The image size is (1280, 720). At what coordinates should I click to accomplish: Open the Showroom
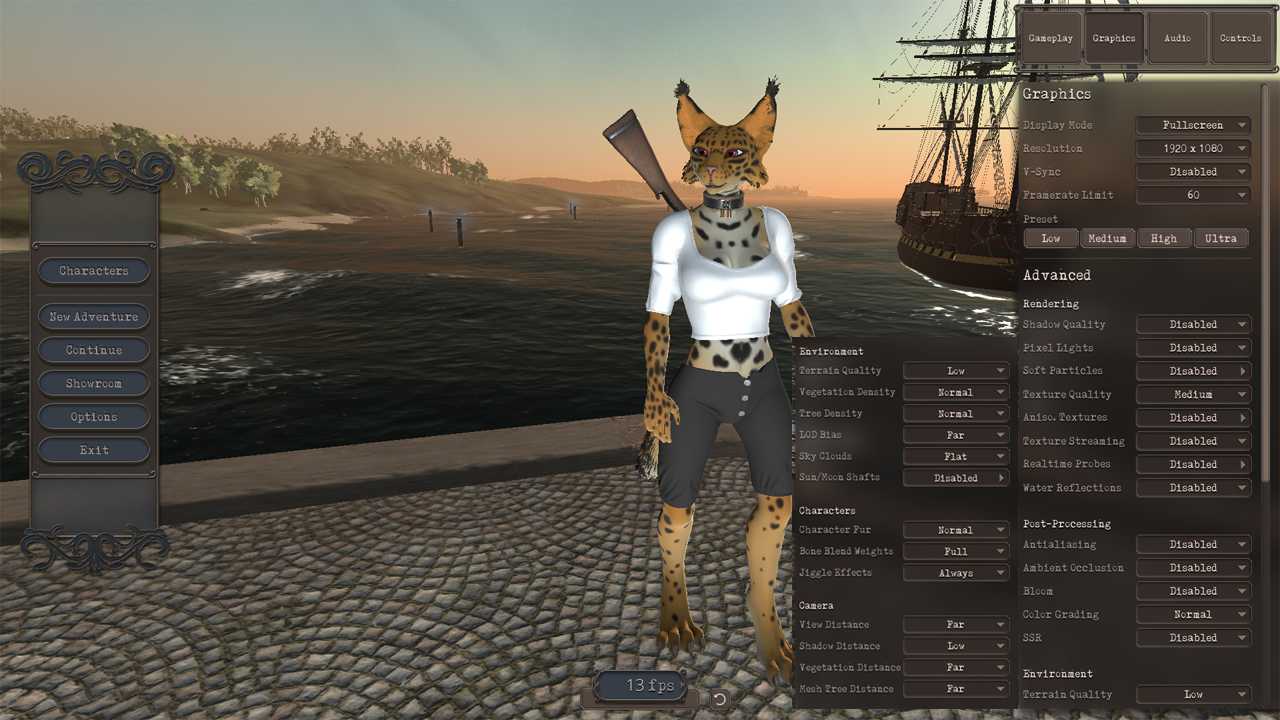(x=94, y=384)
